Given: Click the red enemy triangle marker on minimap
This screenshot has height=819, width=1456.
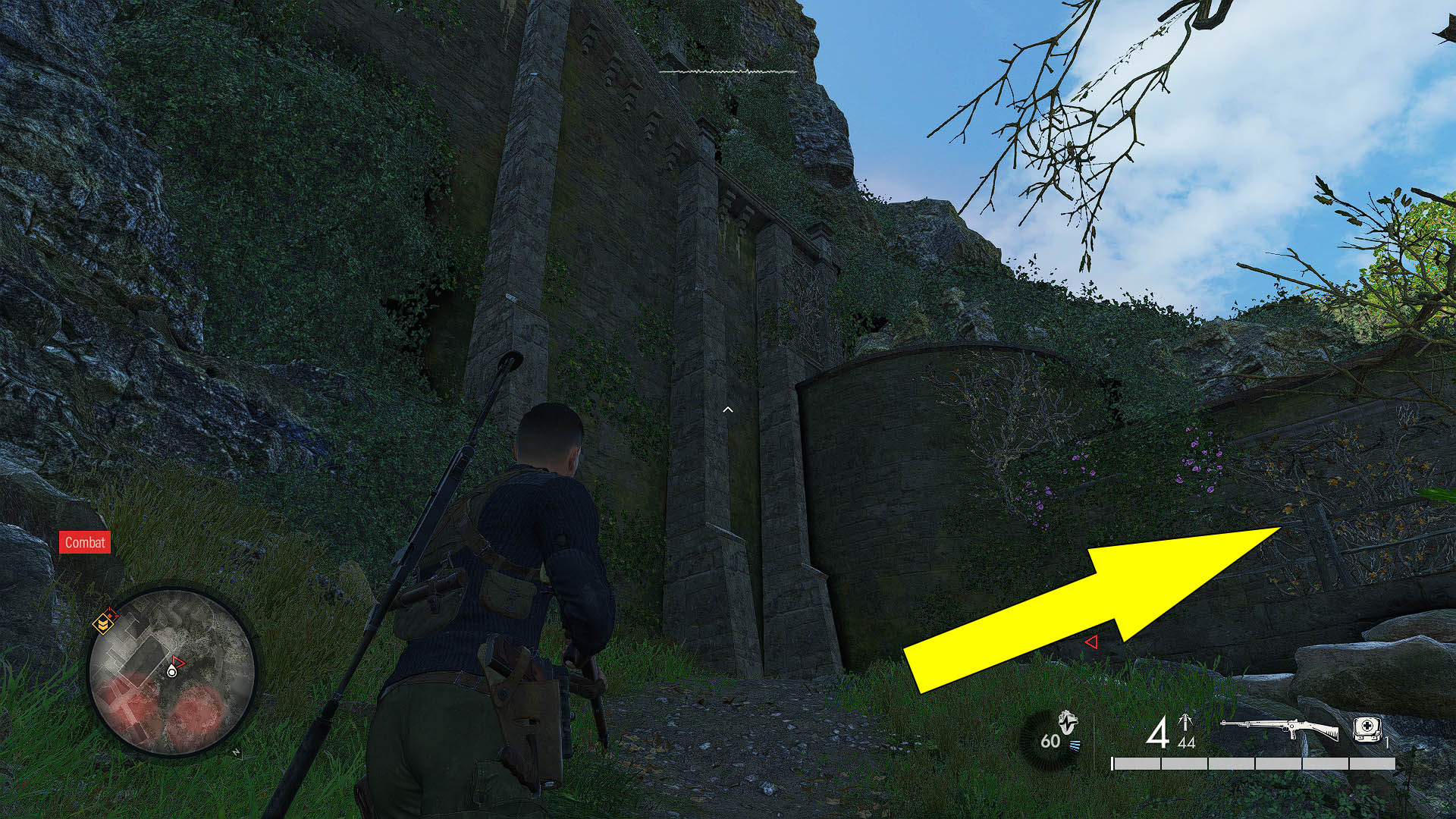Looking at the screenshot, I should [x=179, y=661].
